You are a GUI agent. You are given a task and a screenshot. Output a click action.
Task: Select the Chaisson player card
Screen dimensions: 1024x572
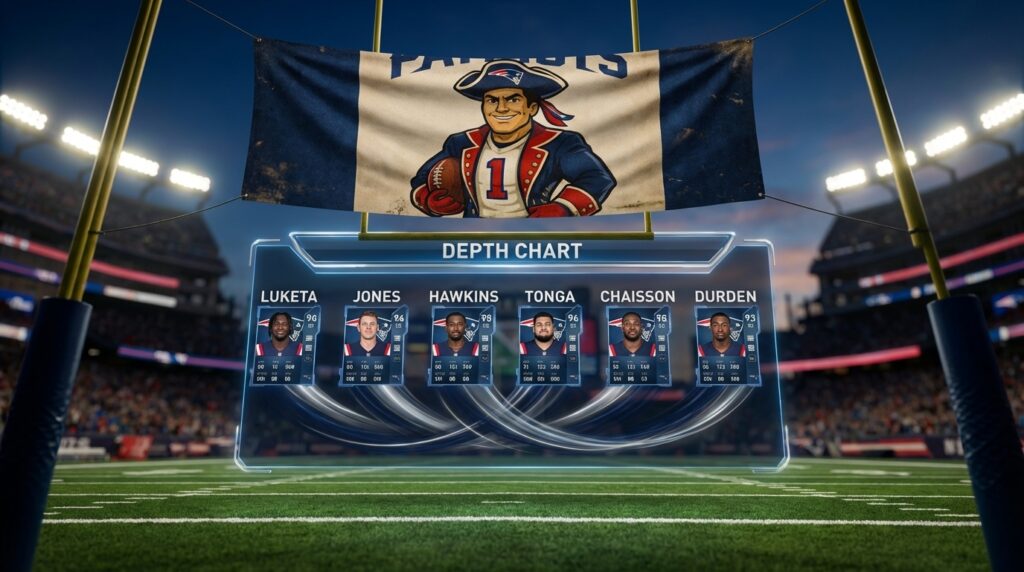pos(638,346)
